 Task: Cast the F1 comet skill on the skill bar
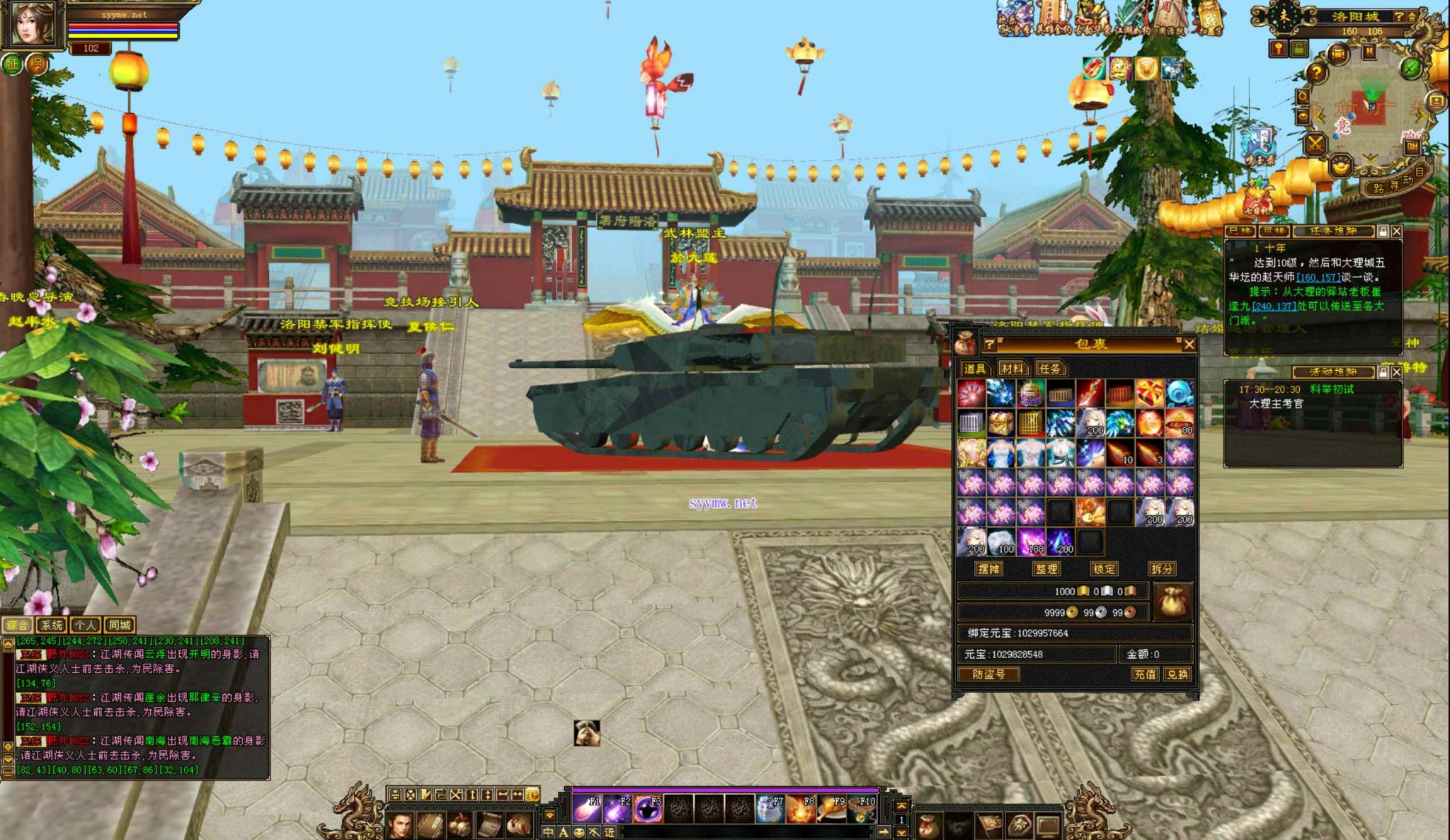pos(586,809)
